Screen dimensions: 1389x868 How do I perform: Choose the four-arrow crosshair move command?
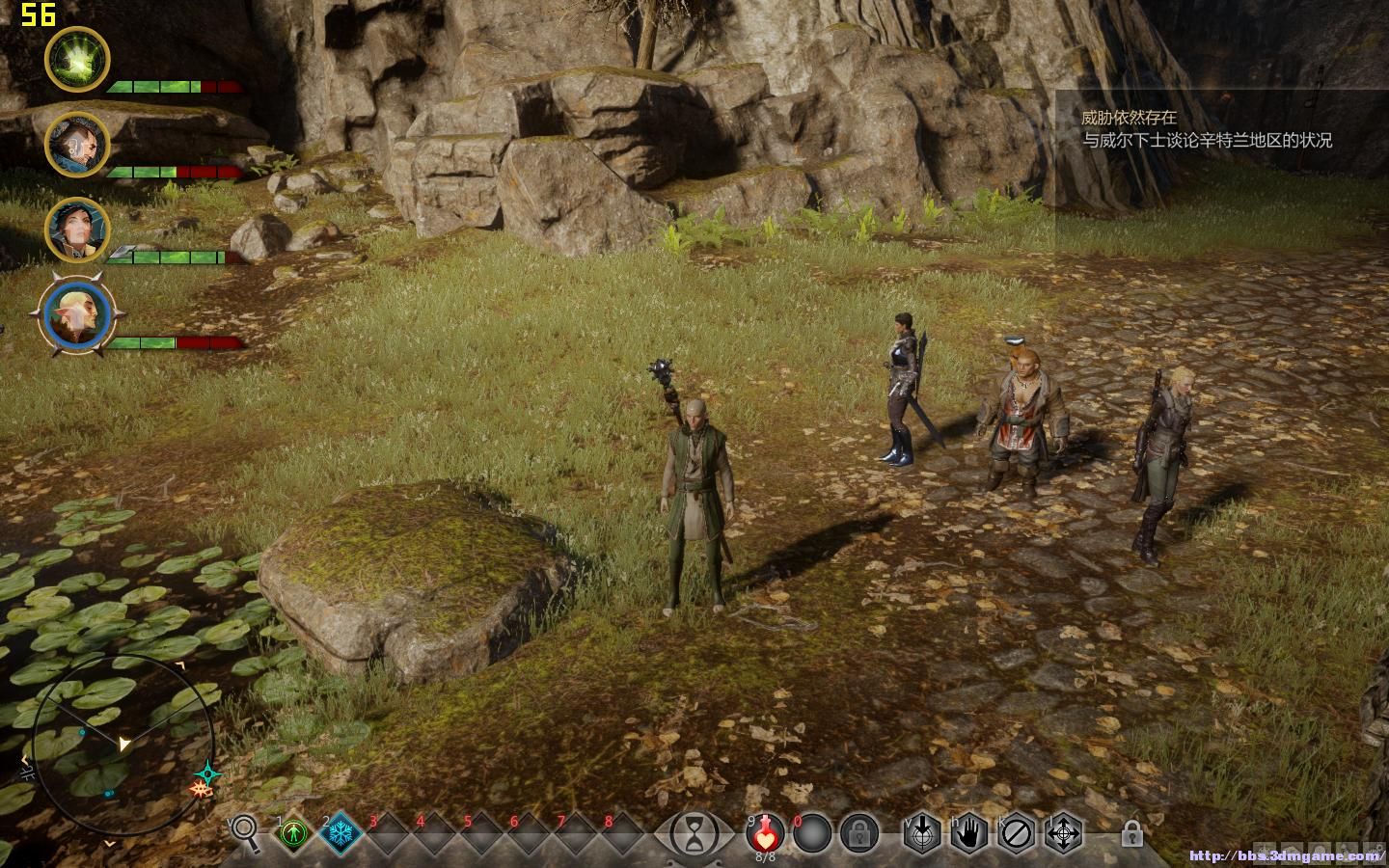point(1064,832)
